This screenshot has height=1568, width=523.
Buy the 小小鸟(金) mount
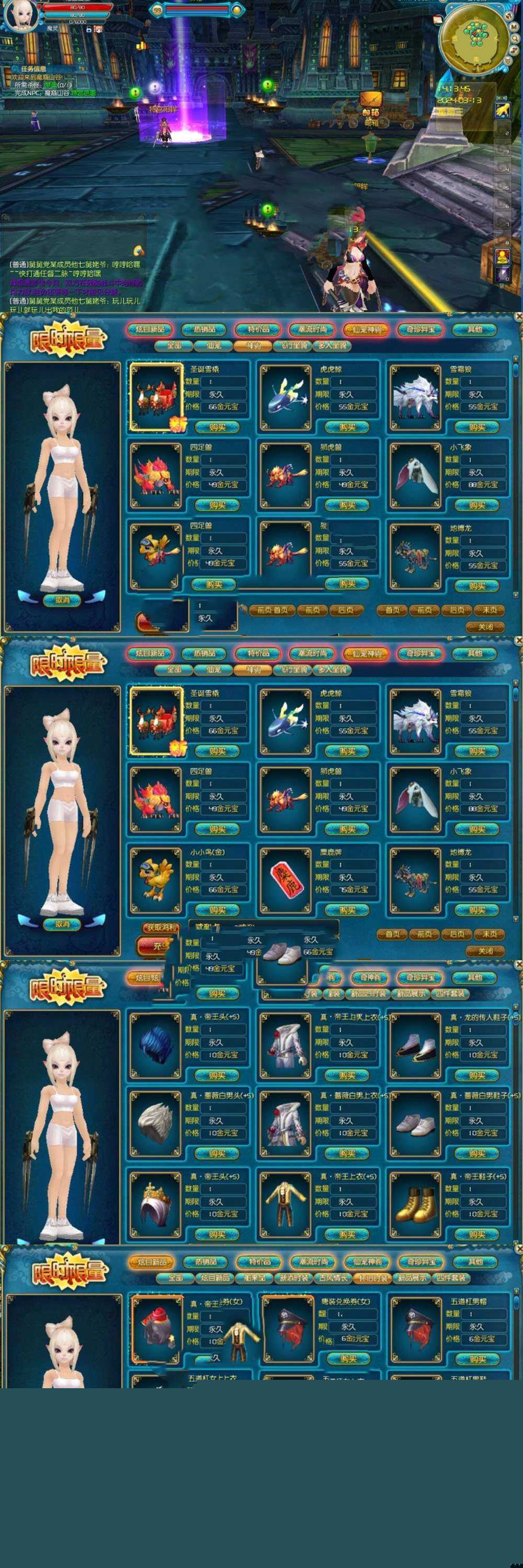click(217, 910)
